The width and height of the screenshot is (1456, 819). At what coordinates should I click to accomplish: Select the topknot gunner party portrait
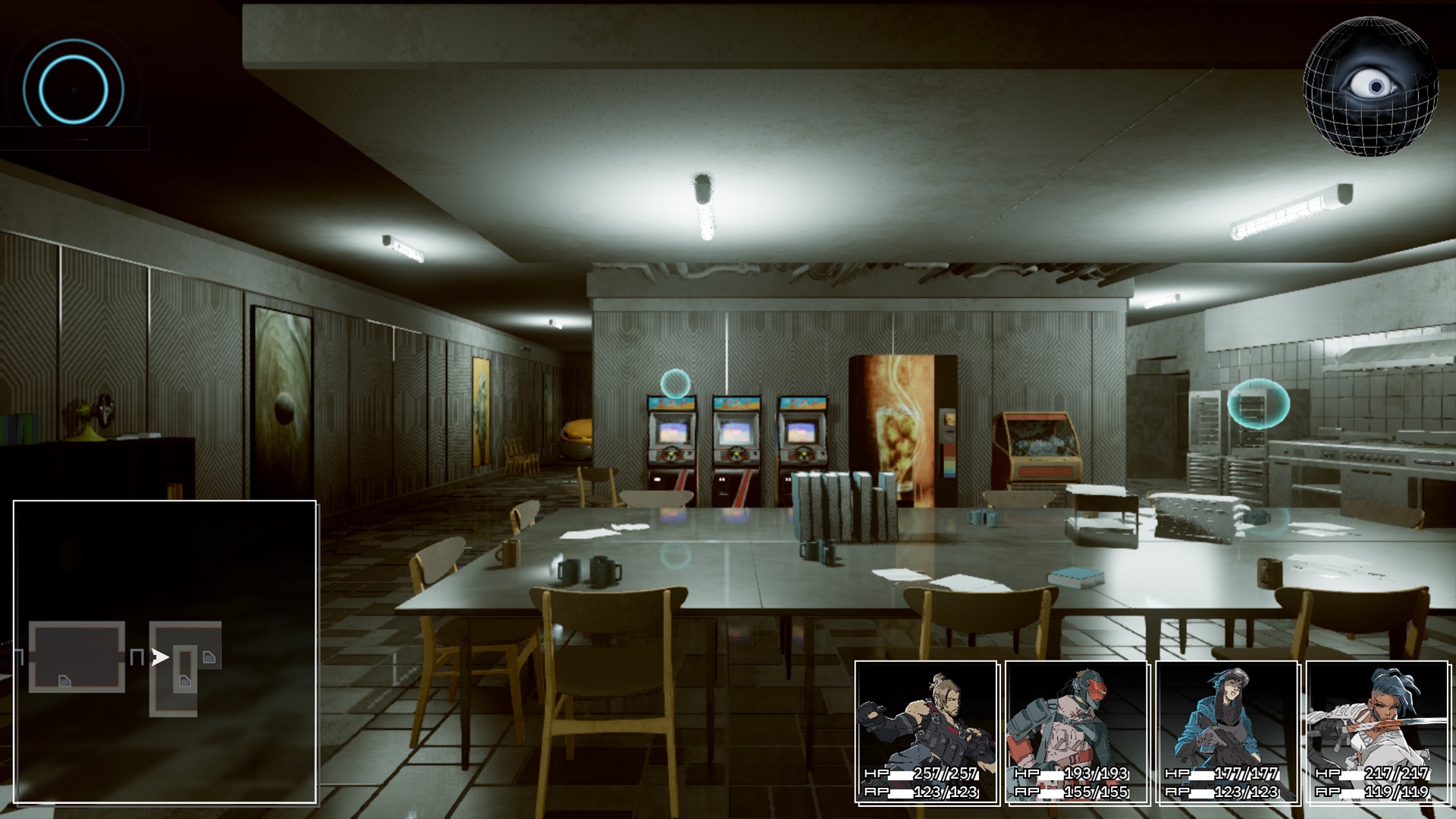(x=926, y=732)
